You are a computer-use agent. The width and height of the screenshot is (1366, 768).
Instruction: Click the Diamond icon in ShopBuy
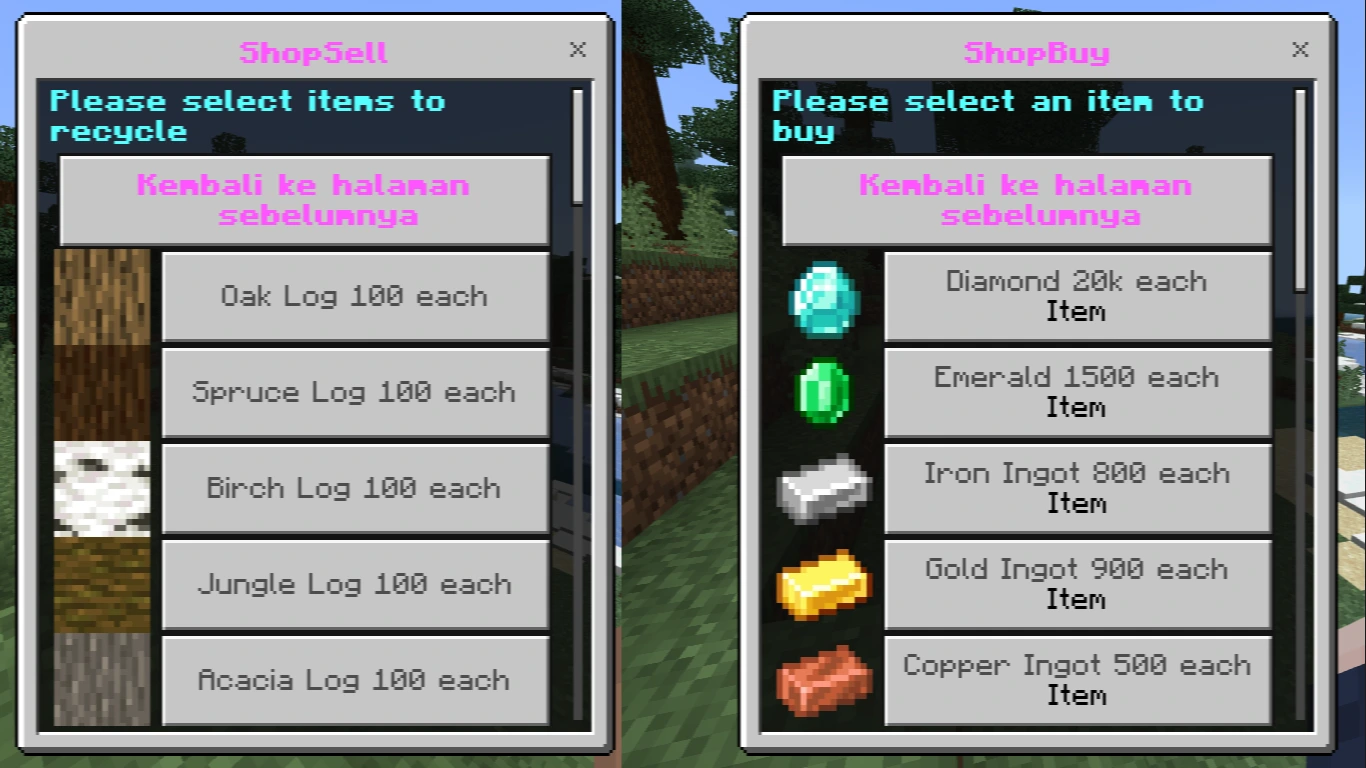click(x=823, y=296)
